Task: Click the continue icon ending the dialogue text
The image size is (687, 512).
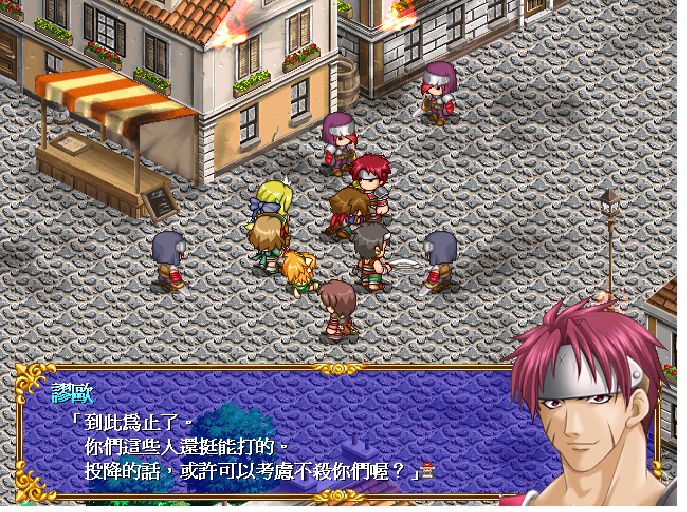Action: [x=428, y=470]
